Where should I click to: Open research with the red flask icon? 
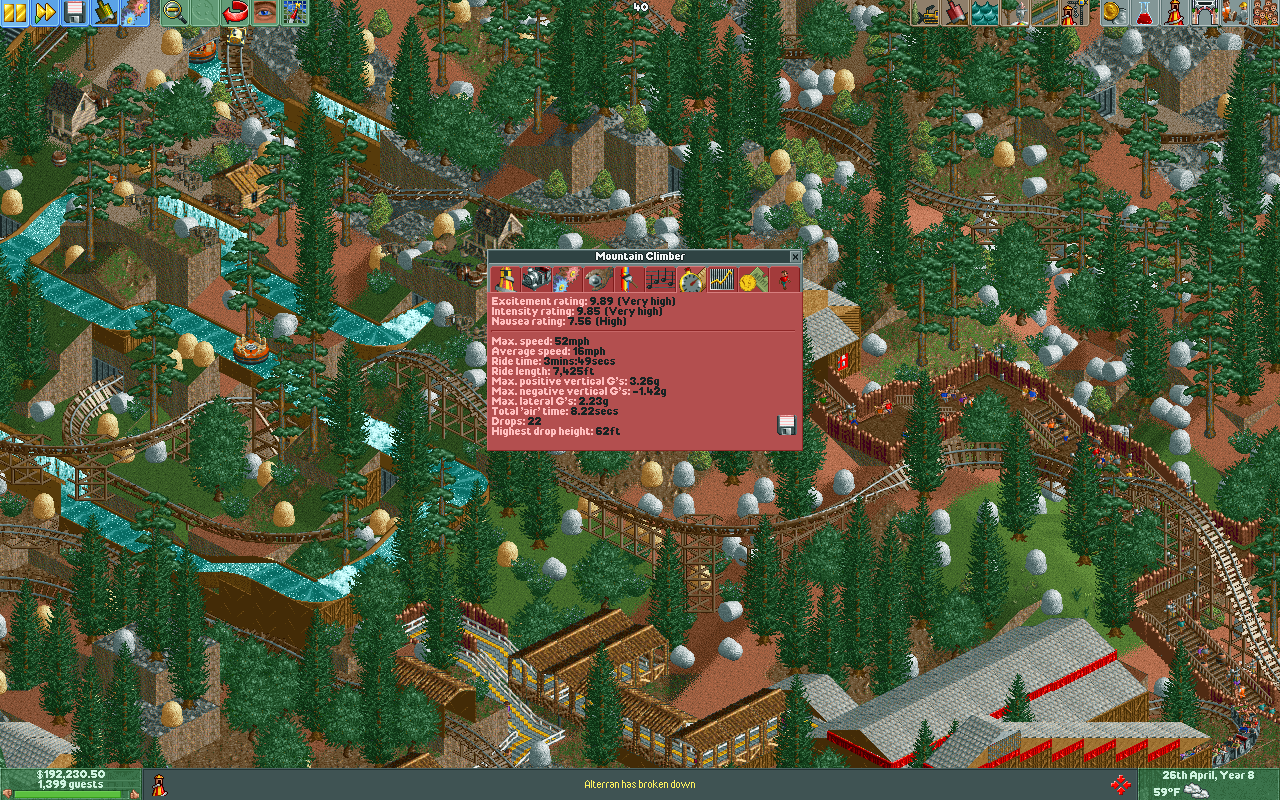[1142, 12]
